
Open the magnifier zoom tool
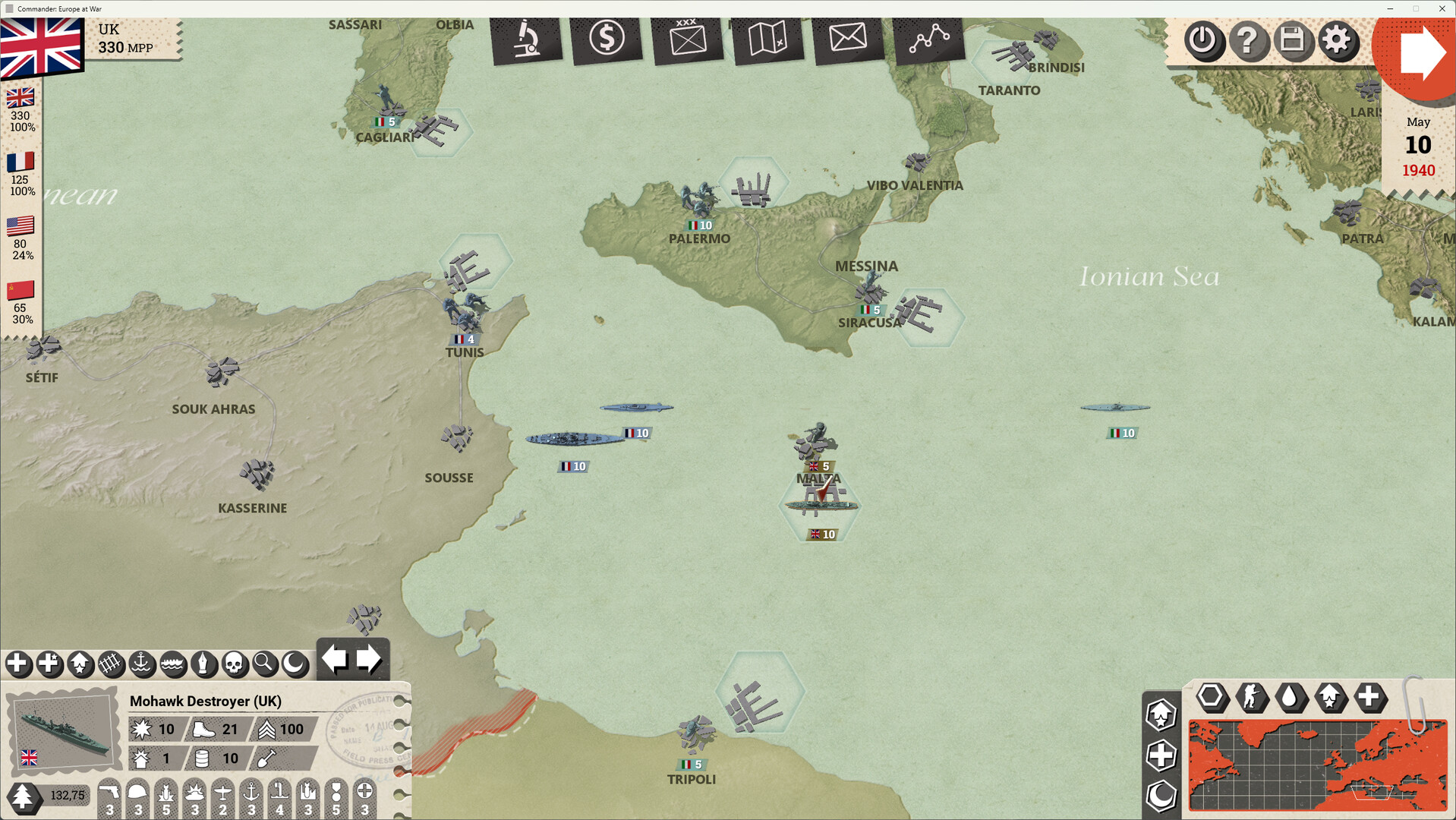point(265,664)
